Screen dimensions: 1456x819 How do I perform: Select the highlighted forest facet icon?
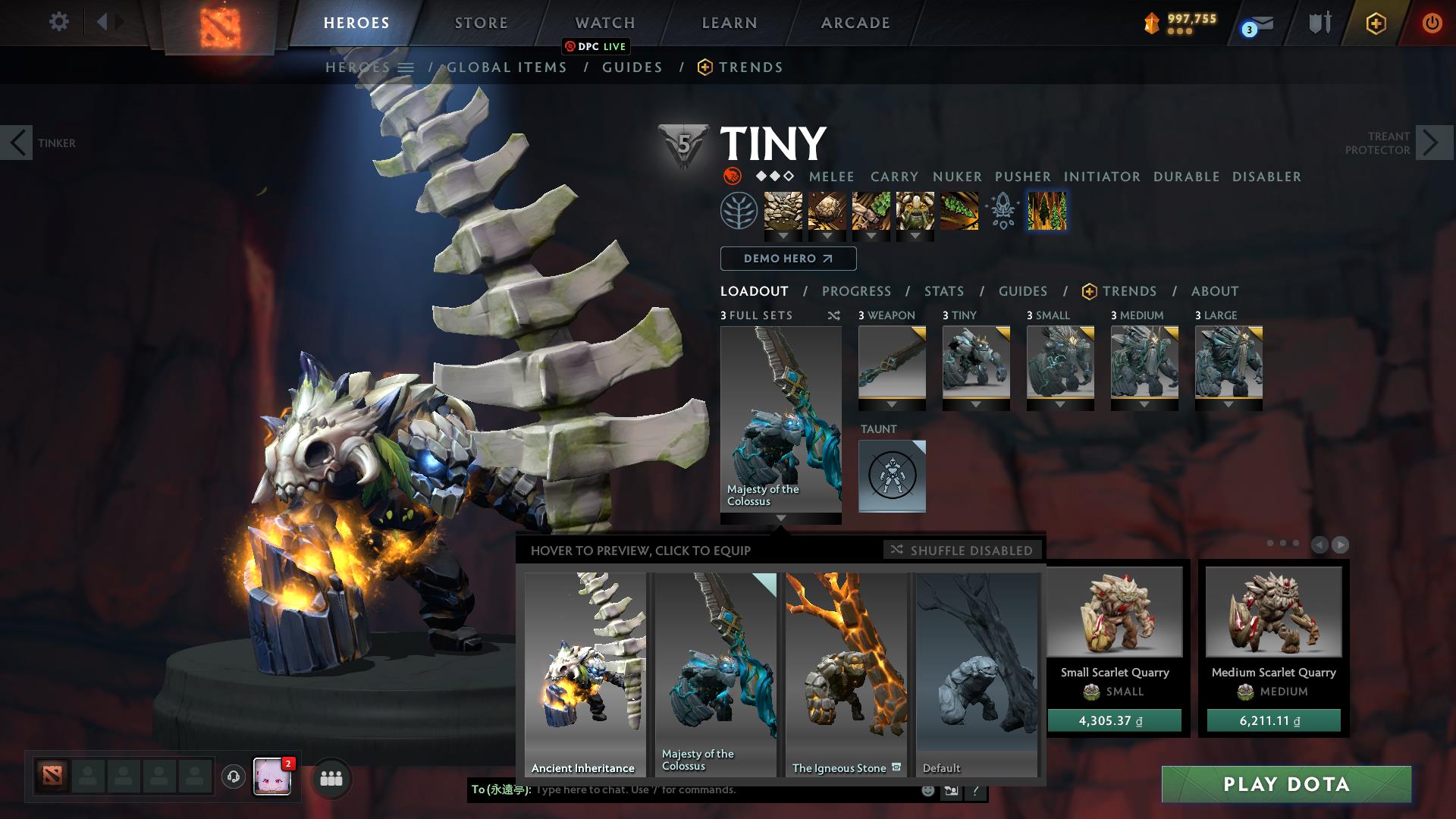1047,212
